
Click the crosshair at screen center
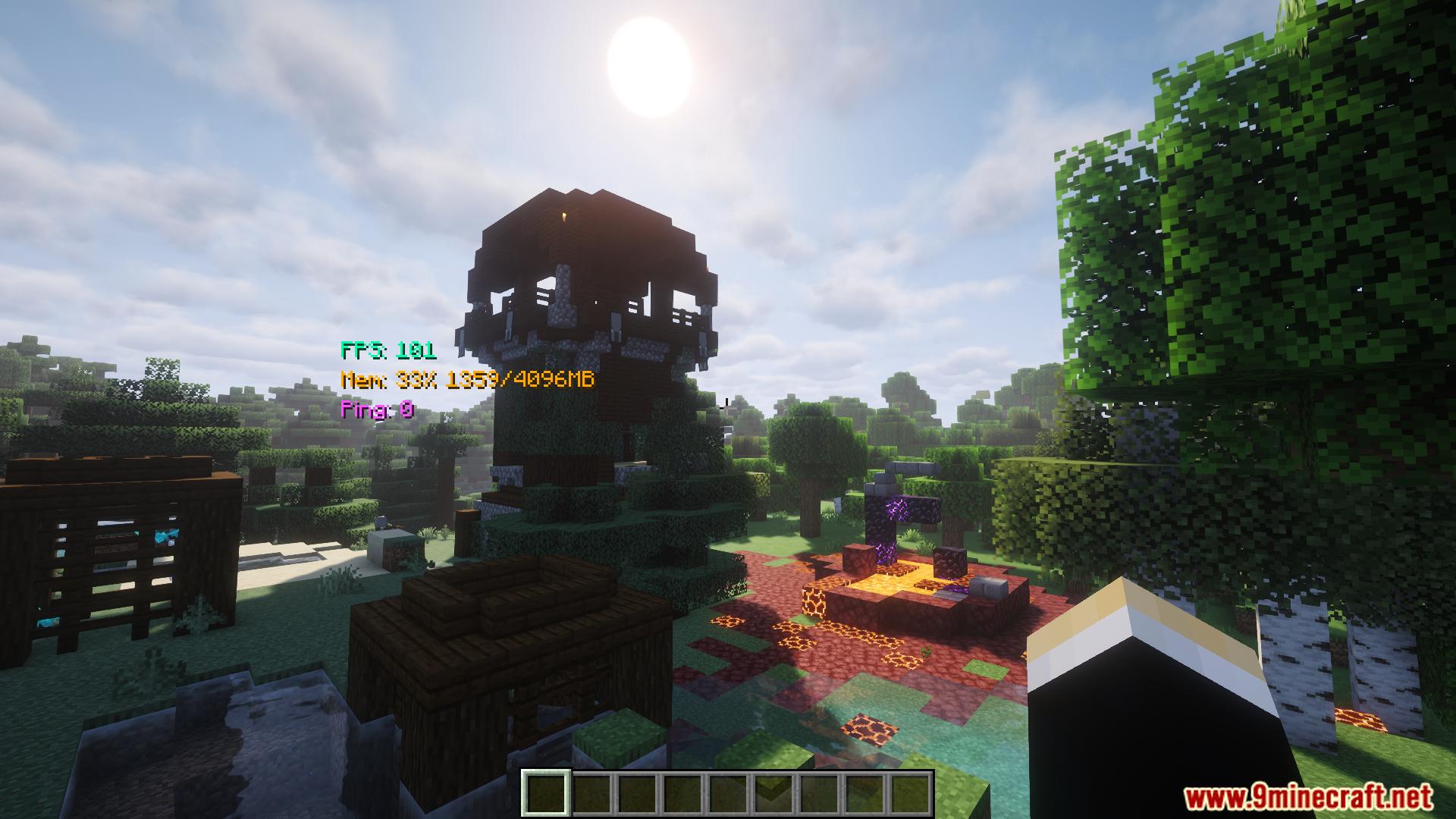point(728,409)
